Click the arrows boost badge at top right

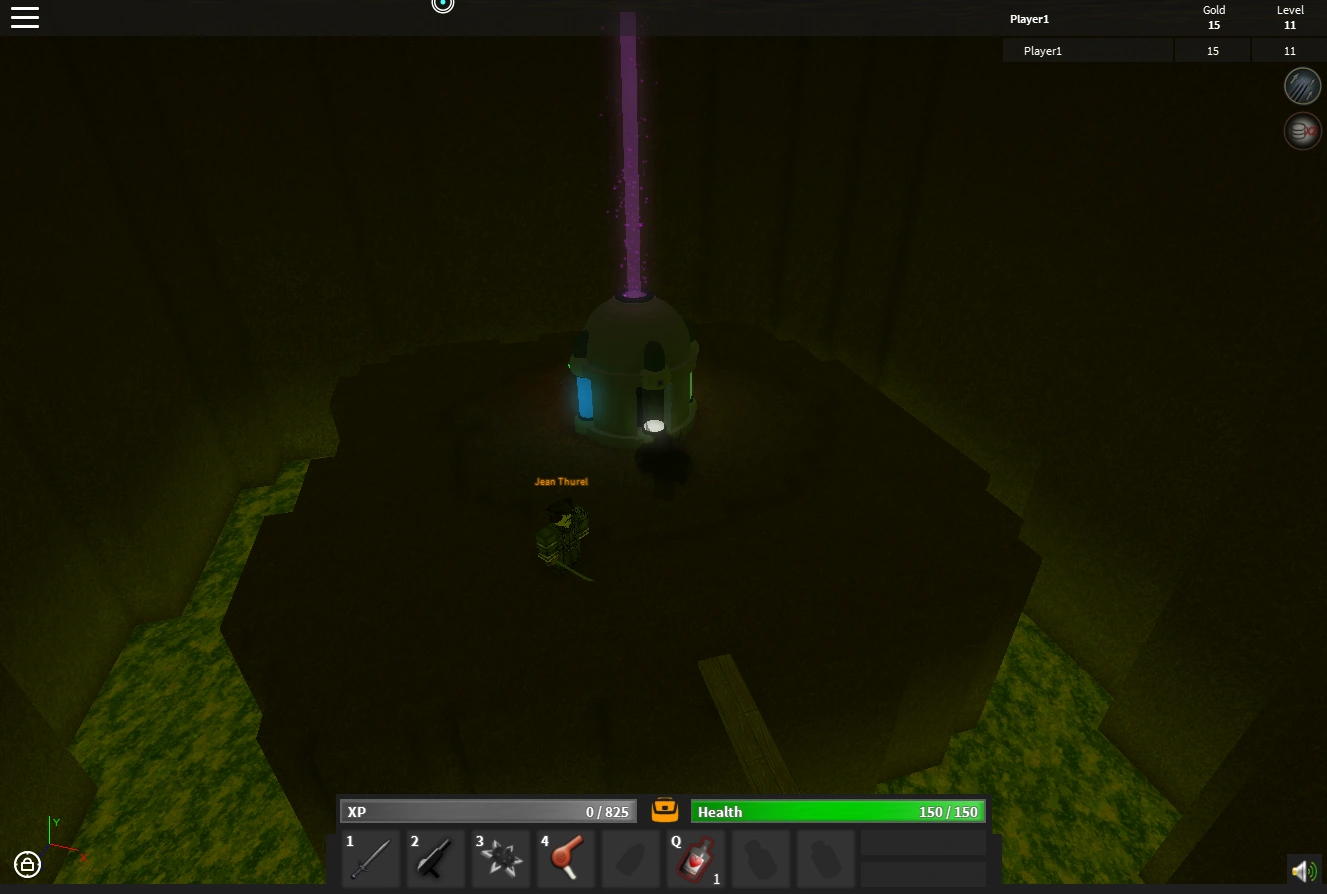click(x=1302, y=85)
